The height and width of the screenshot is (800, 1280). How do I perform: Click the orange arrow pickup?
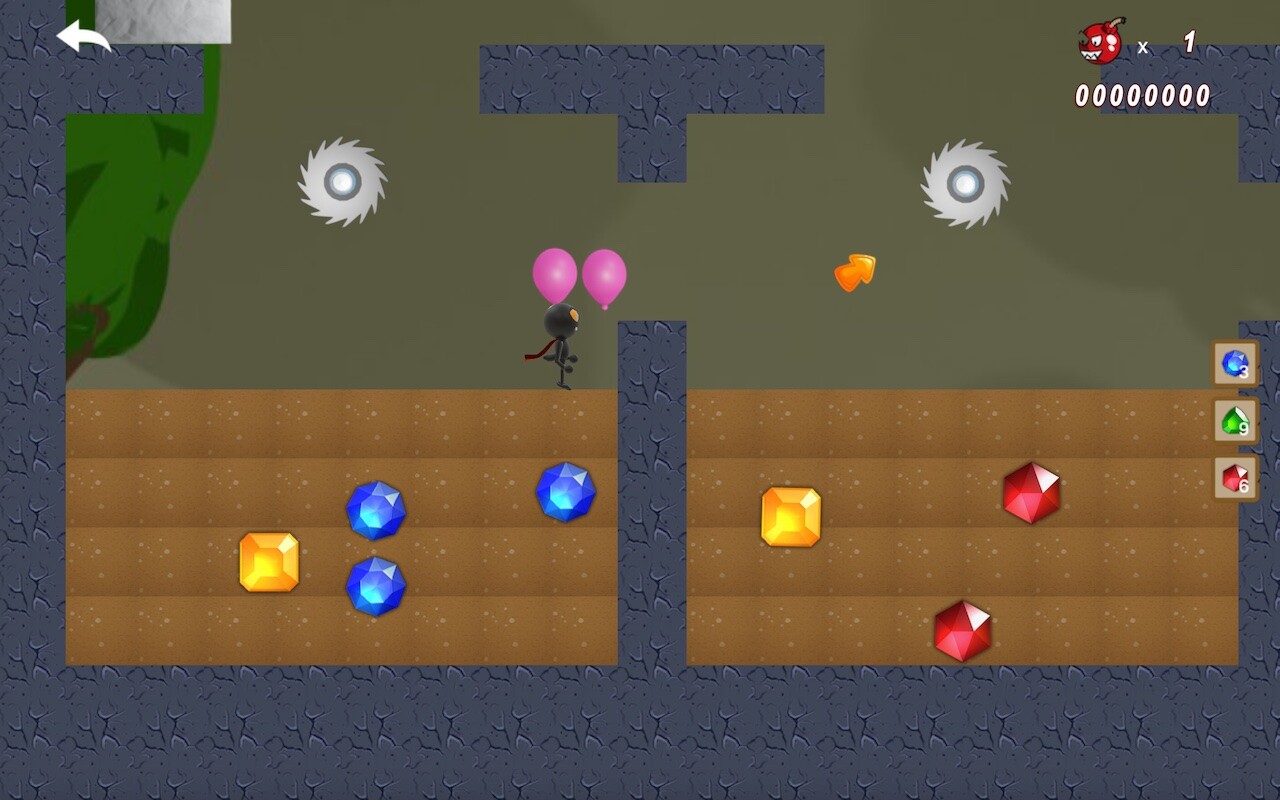pos(855,270)
